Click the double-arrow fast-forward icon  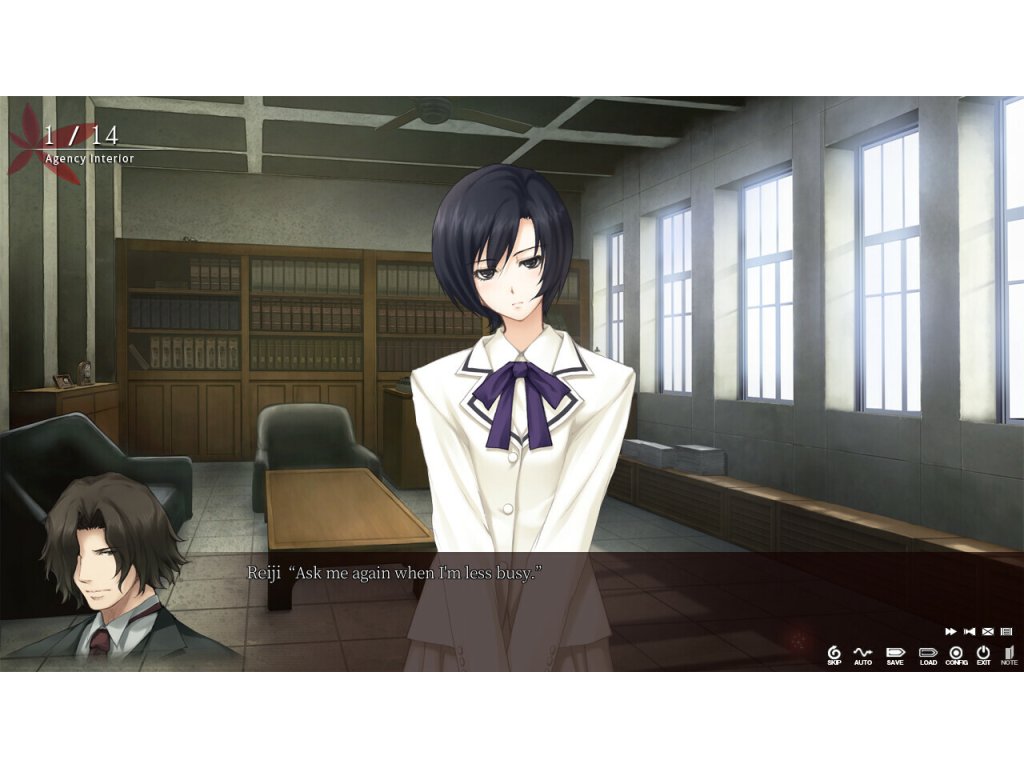click(950, 631)
